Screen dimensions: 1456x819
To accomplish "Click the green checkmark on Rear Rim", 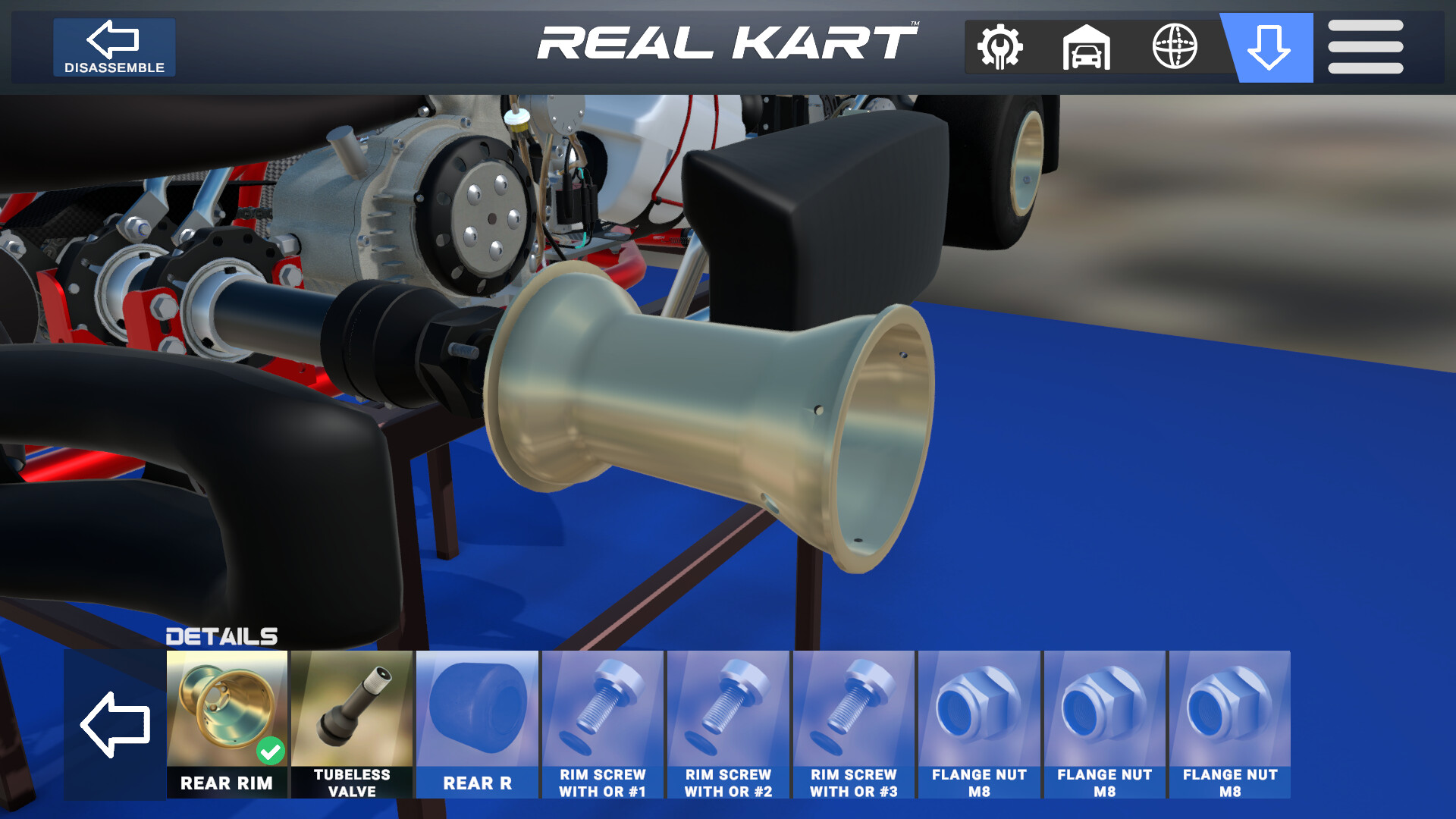I will [271, 751].
